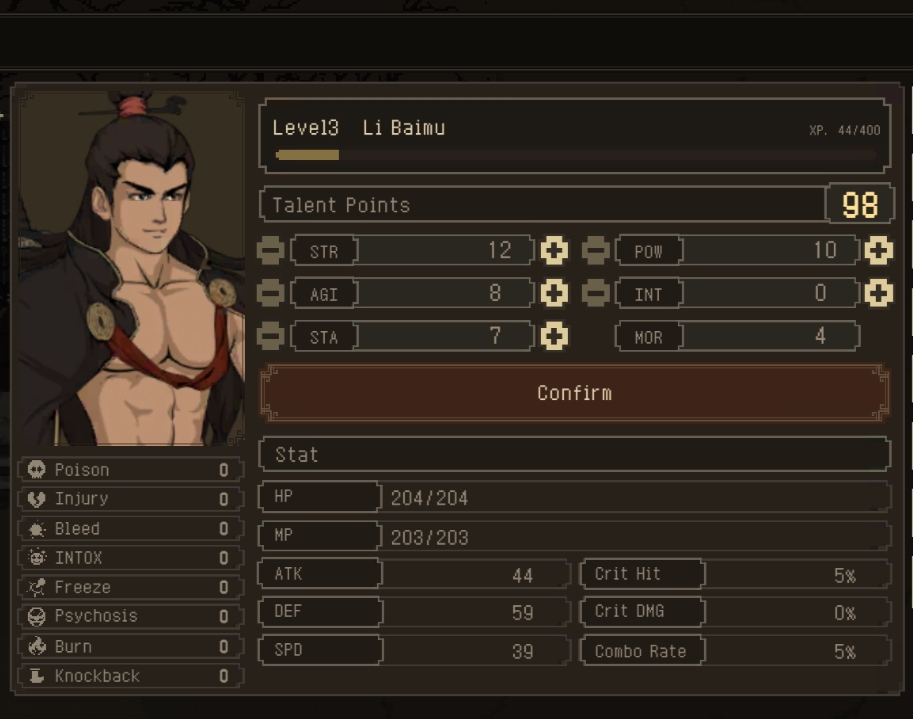Remove a point from AGI
The image size is (913, 719).
pyautogui.click(x=270, y=293)
